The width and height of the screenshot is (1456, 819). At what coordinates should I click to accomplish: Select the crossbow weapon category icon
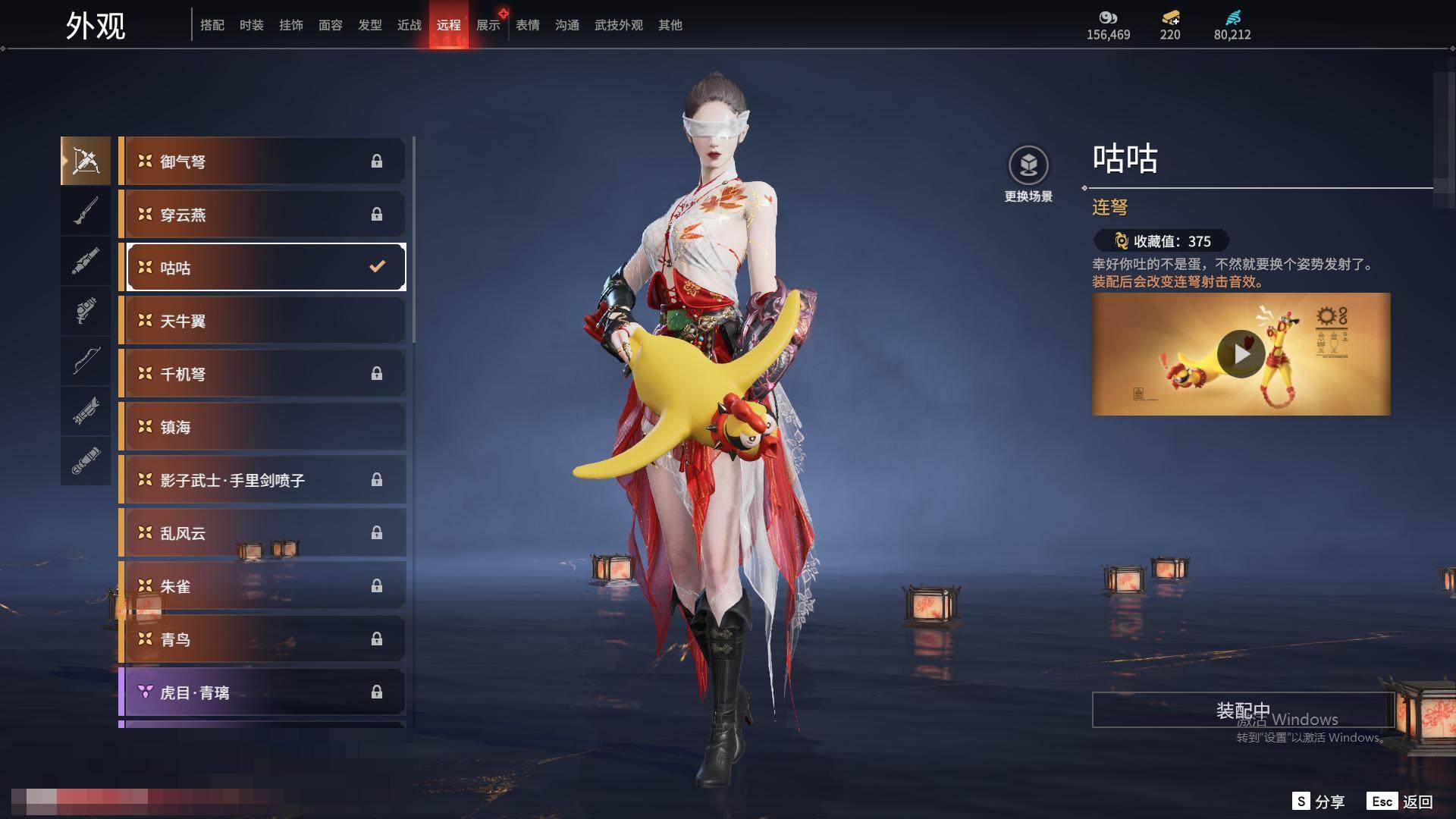pyautogui.click(x=86, y=161)
